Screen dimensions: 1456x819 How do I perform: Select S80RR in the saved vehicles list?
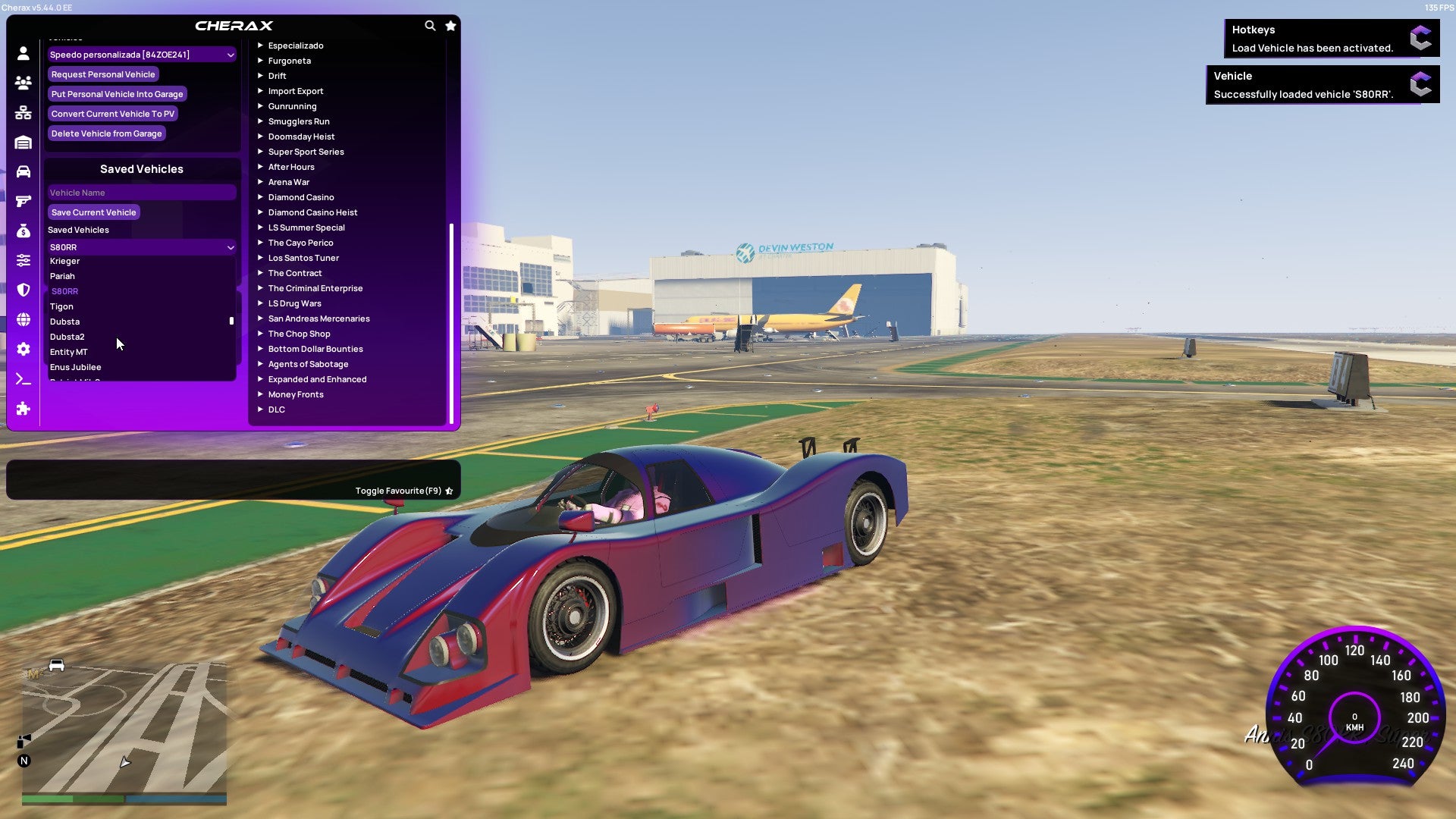pos(67,291)
